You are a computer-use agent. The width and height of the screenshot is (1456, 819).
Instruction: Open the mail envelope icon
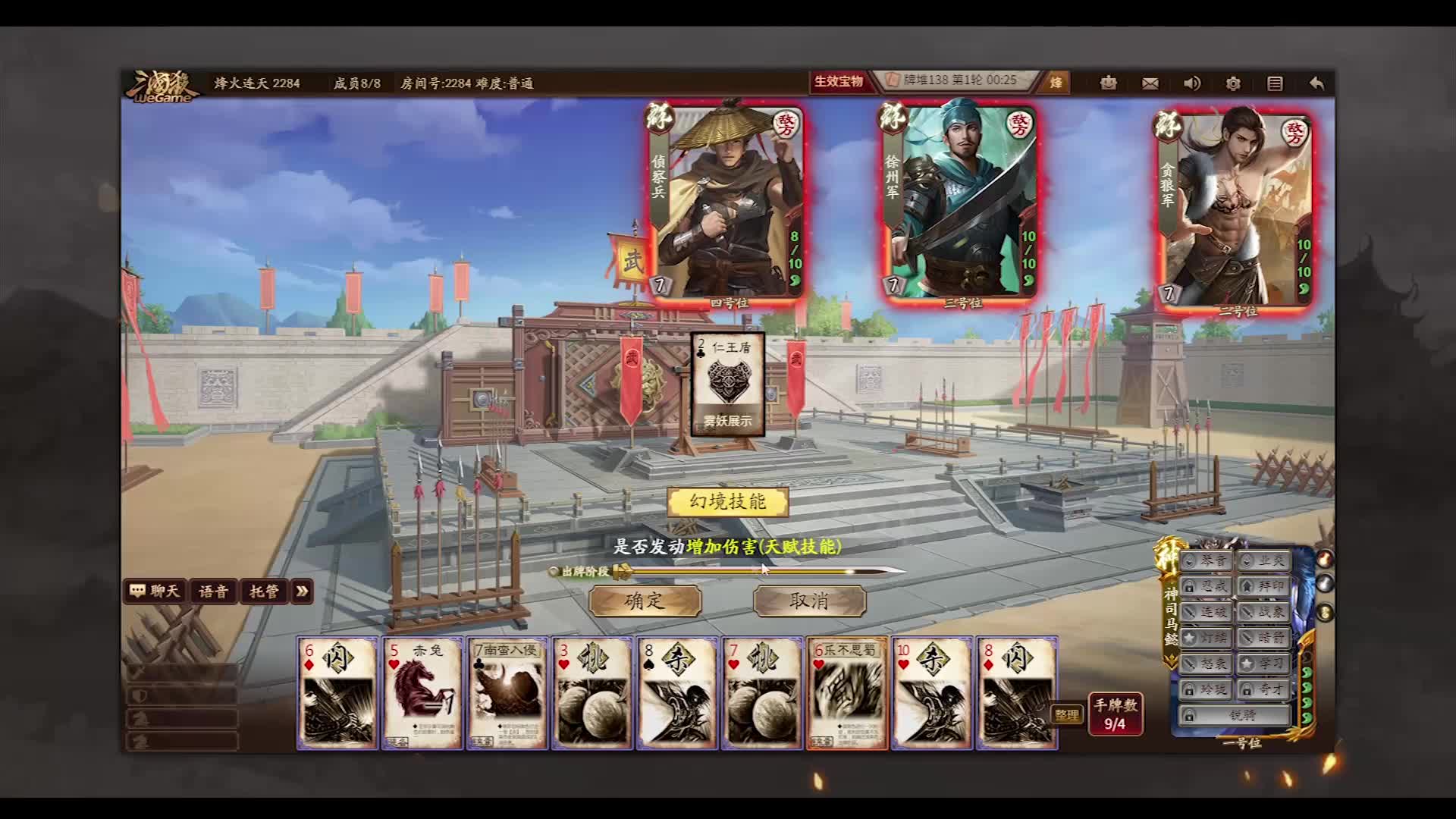pos(1148,83)
